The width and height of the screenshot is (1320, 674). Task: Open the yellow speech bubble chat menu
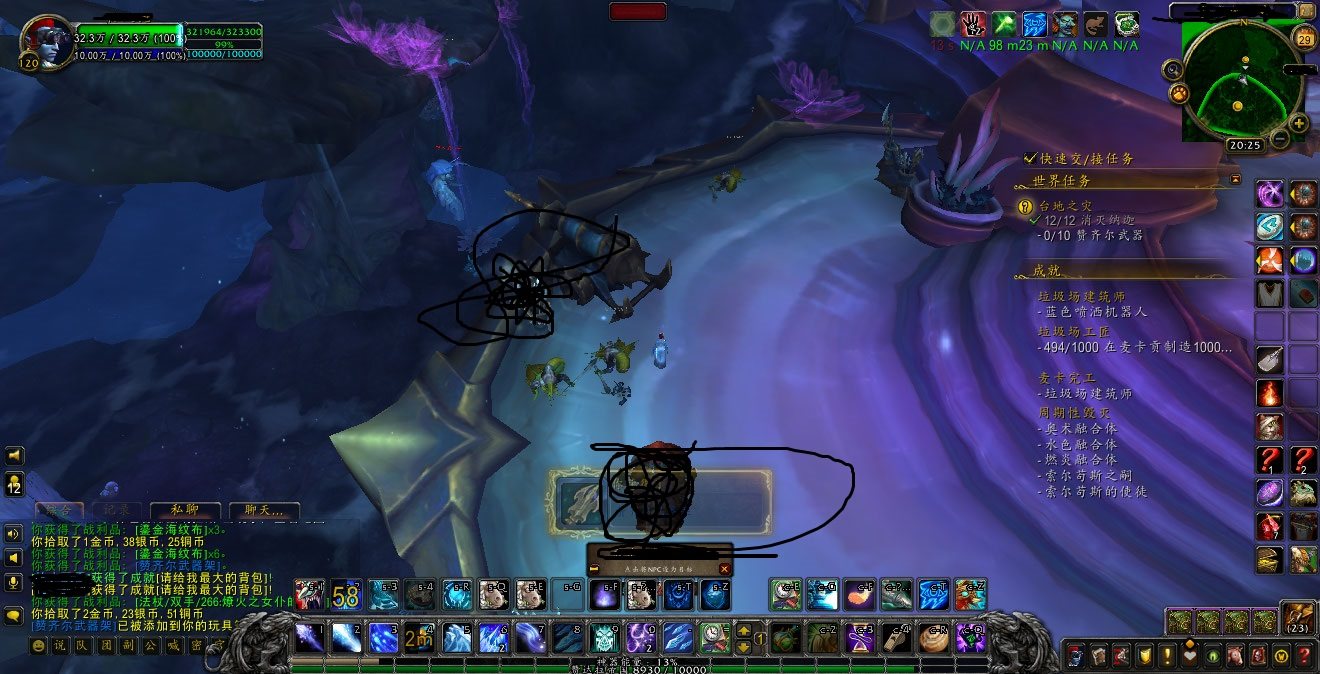tap(14, 615)
